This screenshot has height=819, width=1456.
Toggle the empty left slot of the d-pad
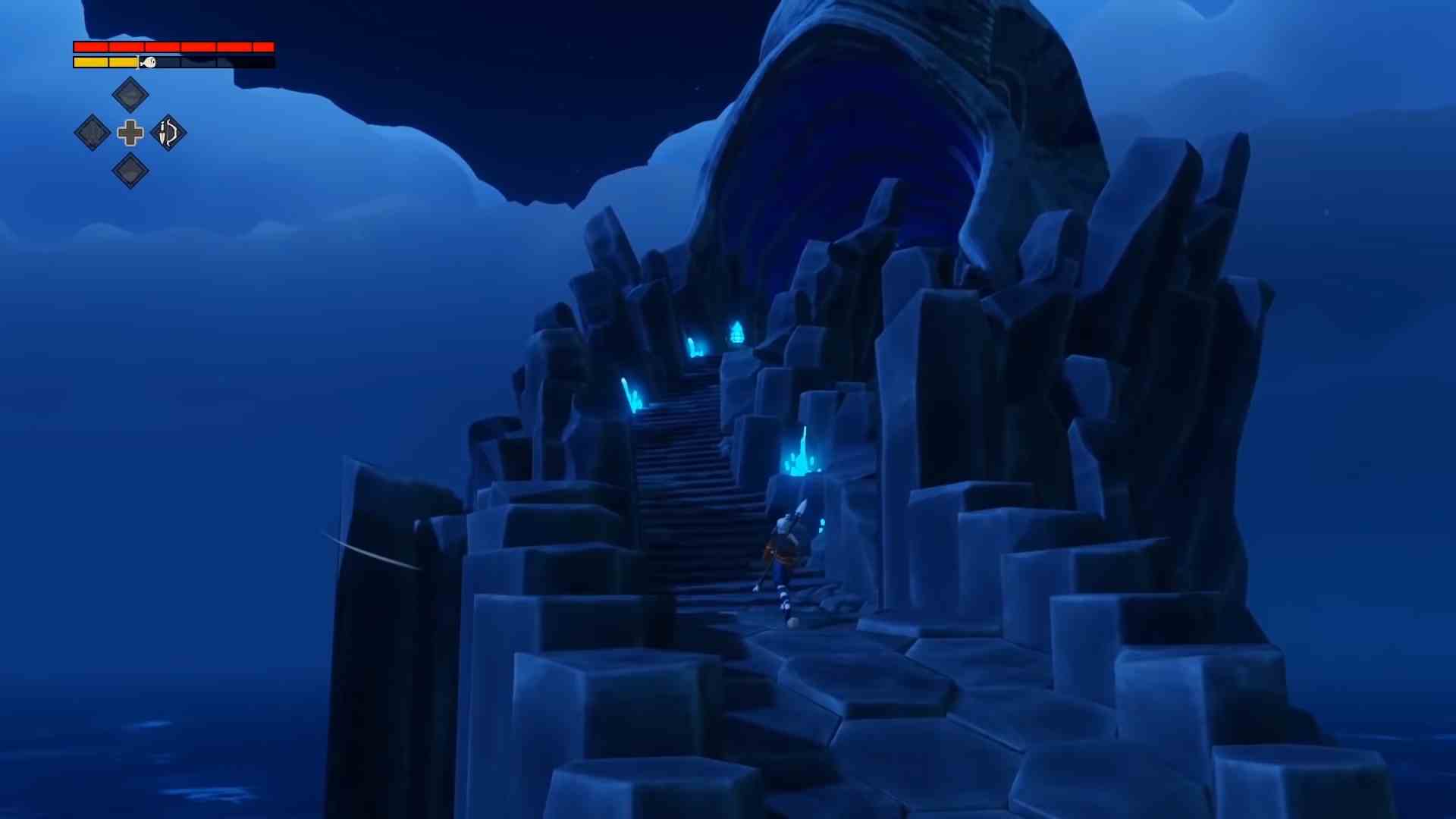pos(91,133)
